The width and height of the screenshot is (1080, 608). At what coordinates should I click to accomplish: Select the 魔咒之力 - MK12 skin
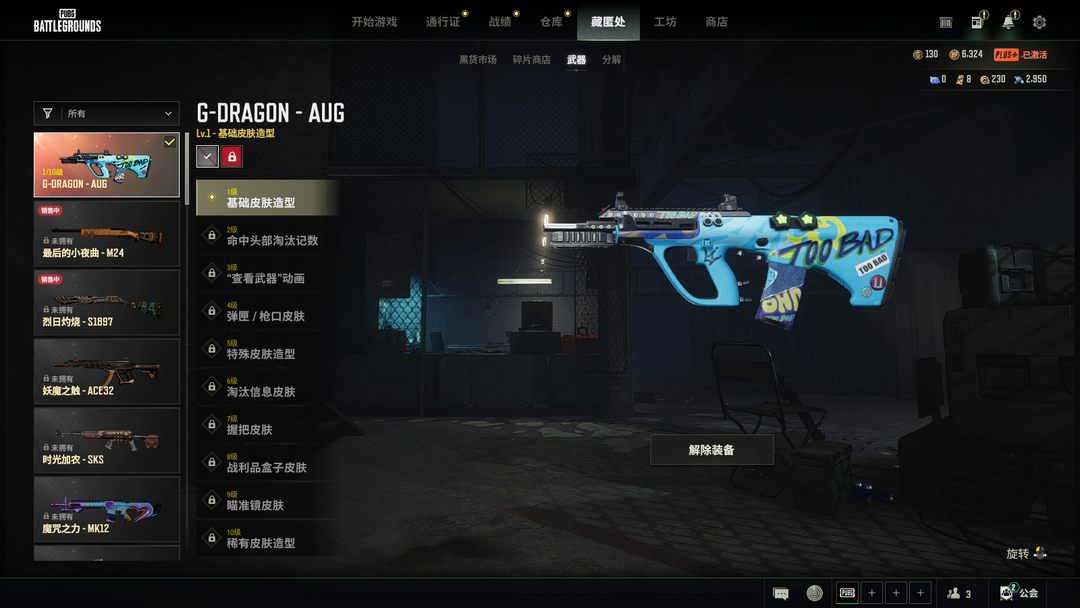click(107, 509)
